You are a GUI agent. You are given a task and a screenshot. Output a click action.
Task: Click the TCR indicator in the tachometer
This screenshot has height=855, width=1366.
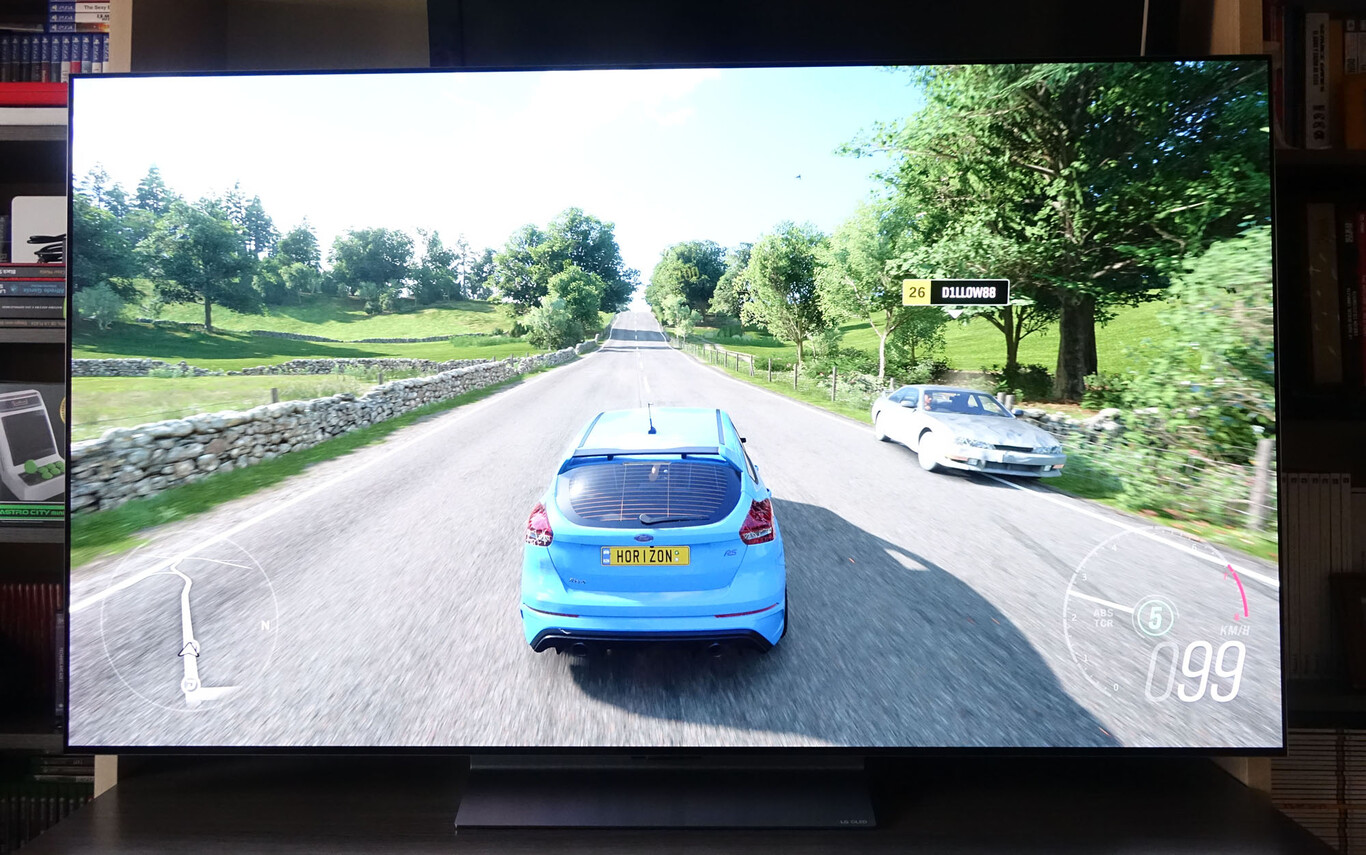[1106, 622]
